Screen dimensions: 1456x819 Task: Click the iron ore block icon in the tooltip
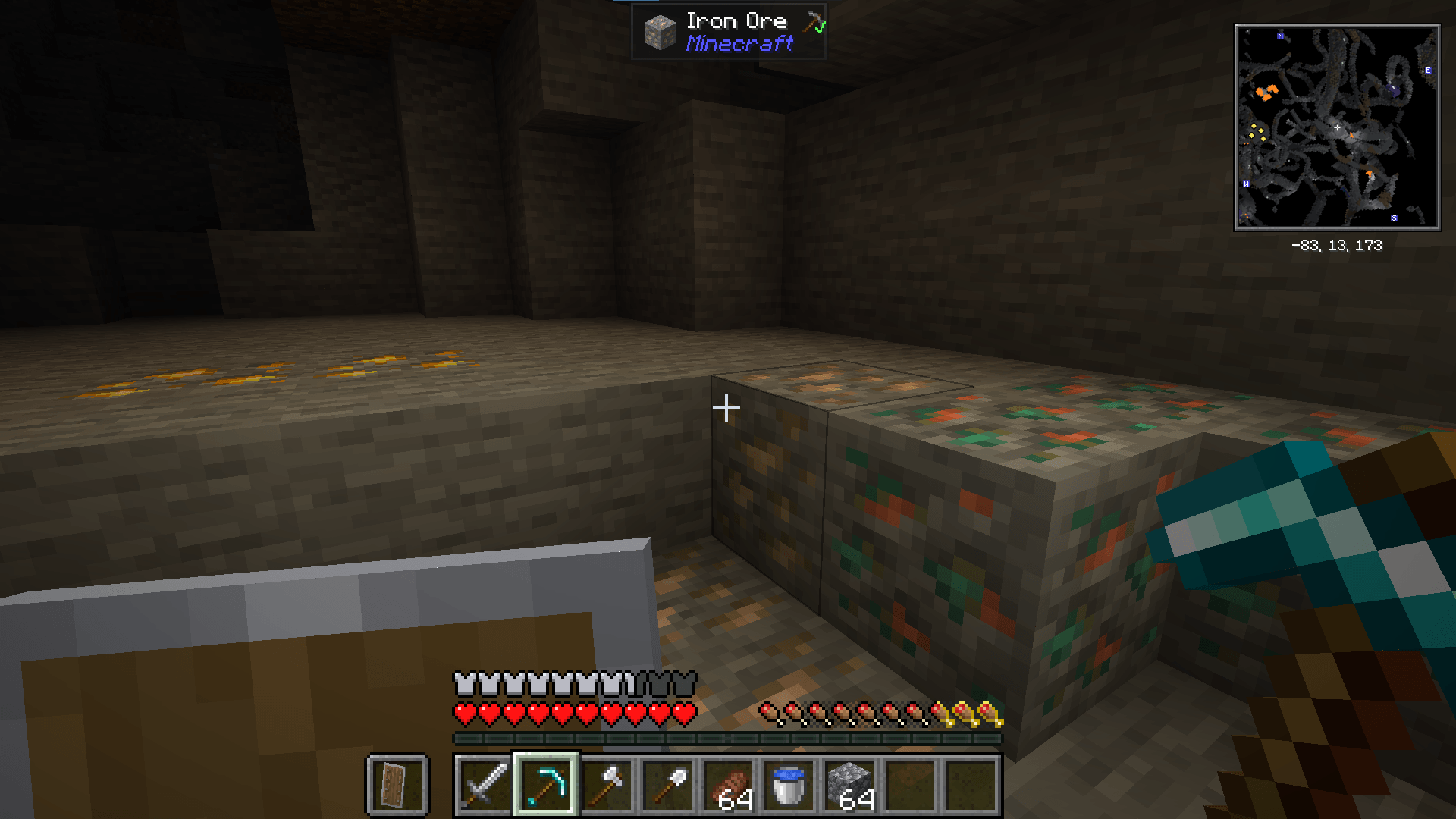pos(658,32)
